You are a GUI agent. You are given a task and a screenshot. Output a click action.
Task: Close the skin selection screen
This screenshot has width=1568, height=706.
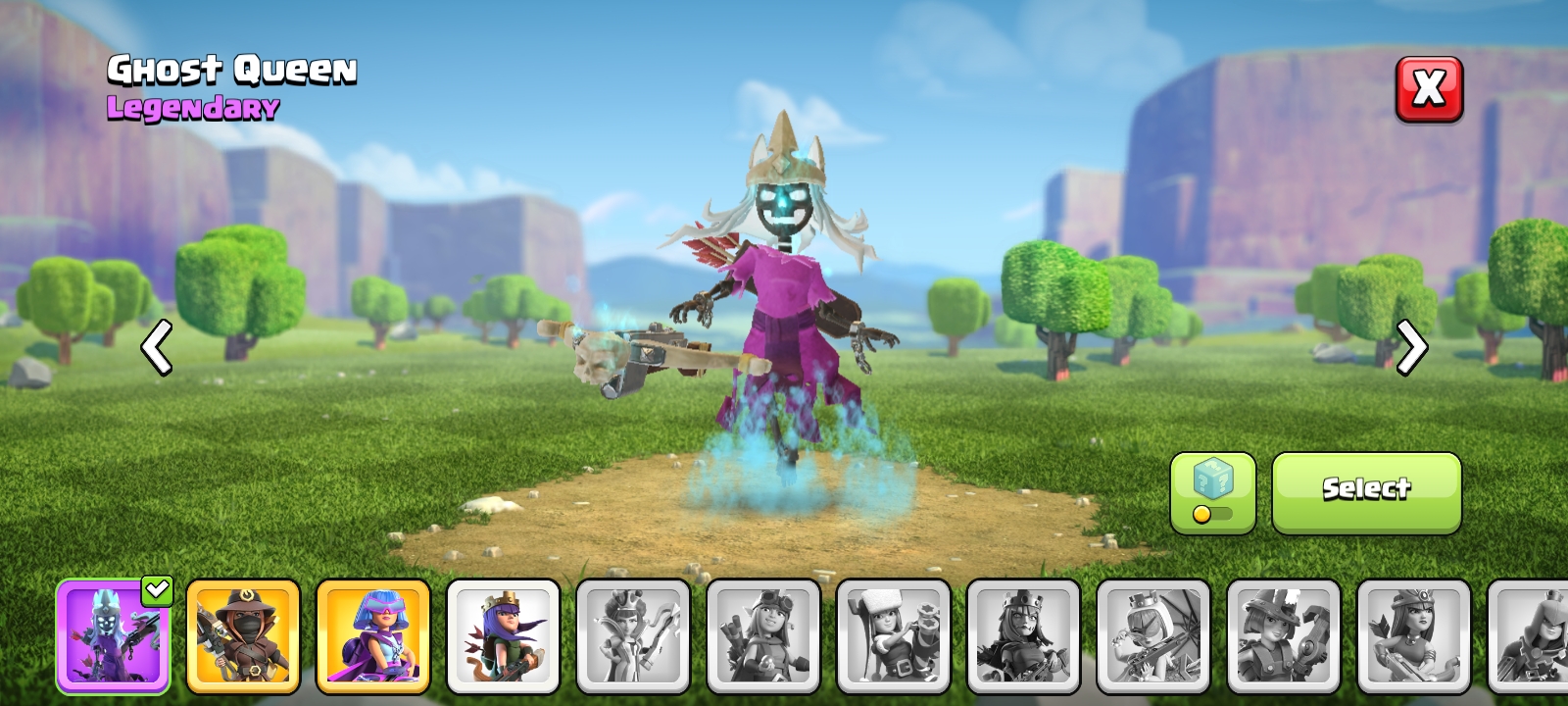pos(1429,89)
